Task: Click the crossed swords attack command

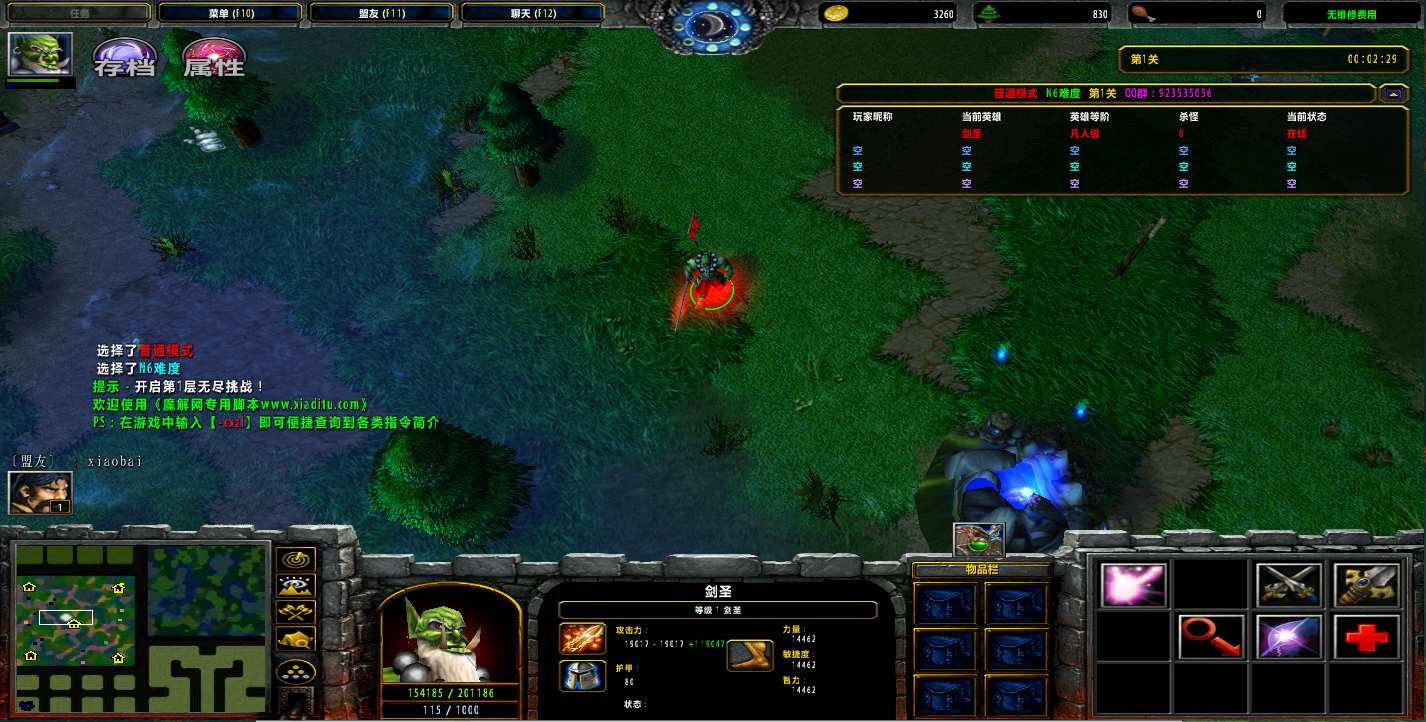Action: 1289,586
